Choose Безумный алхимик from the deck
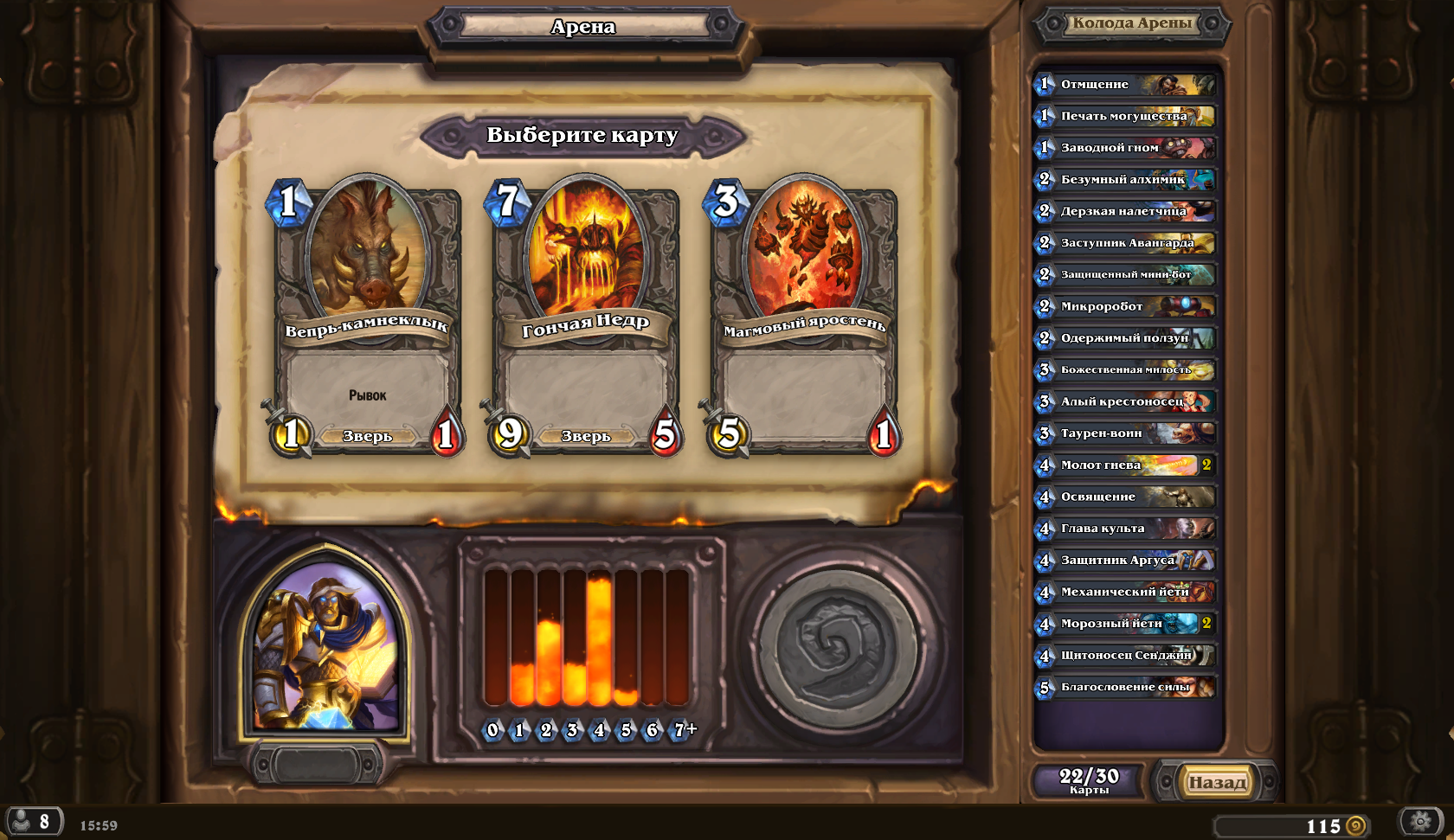This screenshot has height=840, width=1454. point(1126,179)
